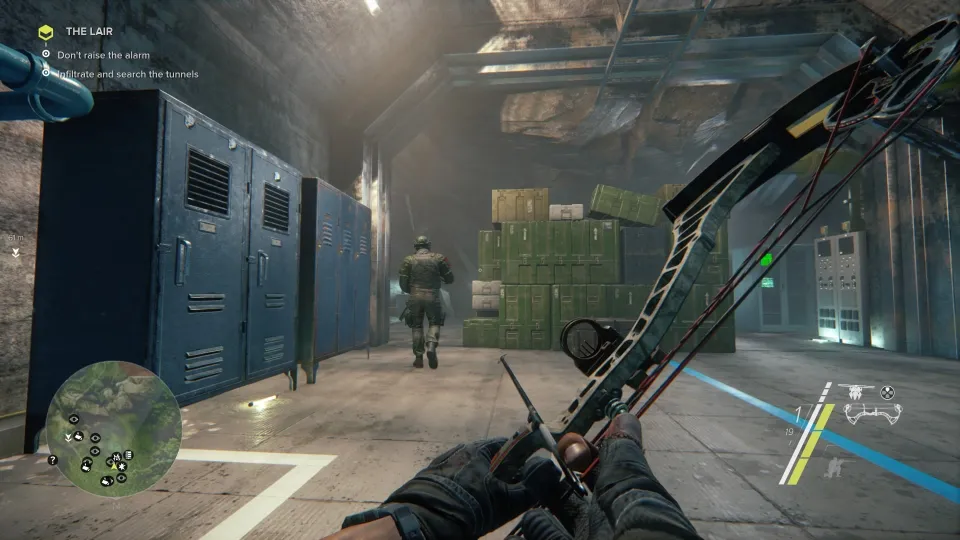This screenshot has height=540, width=960.
Task: Open the circular minimap
Action: 113,427
